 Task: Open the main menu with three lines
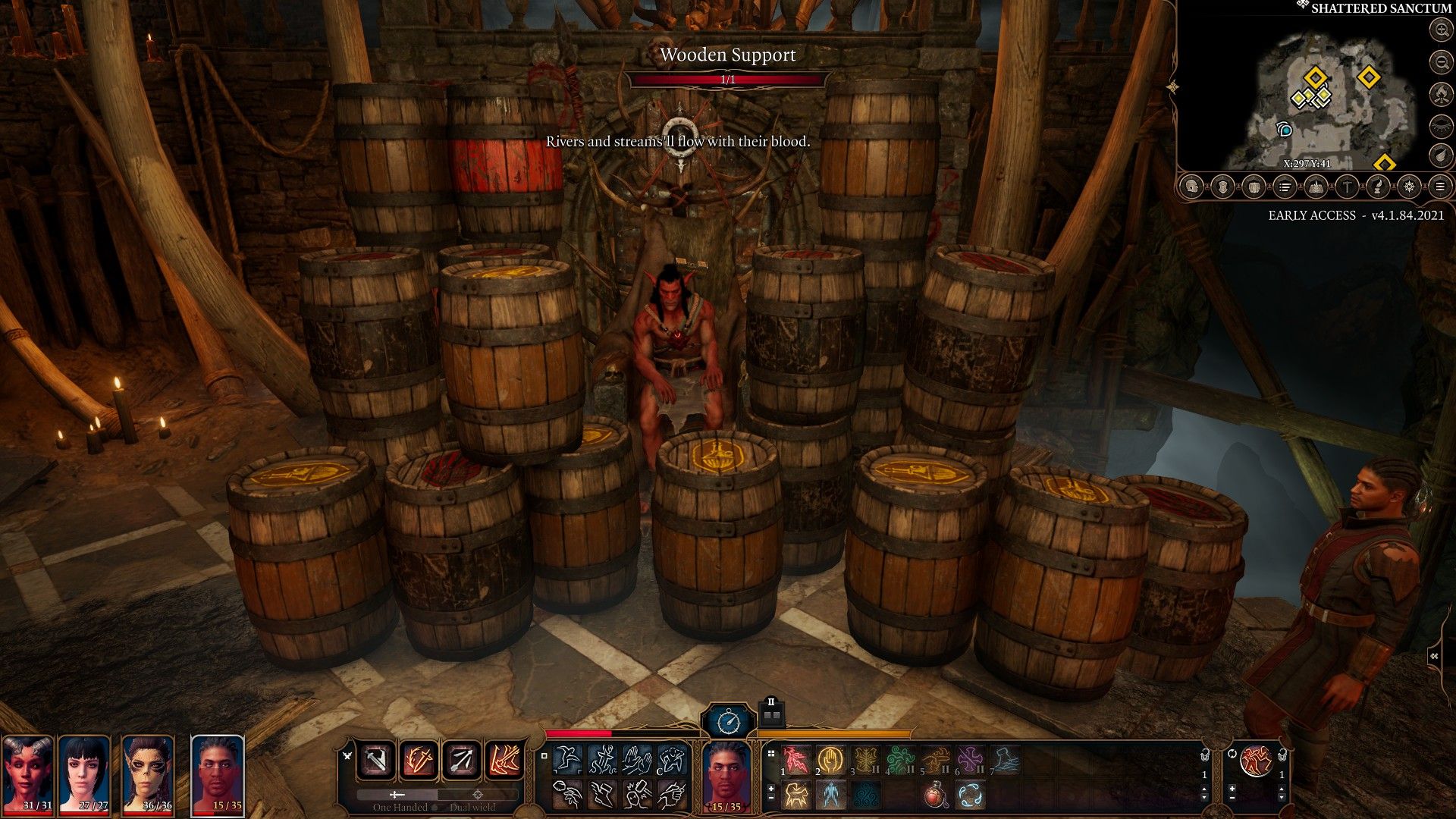[1439, 187]
